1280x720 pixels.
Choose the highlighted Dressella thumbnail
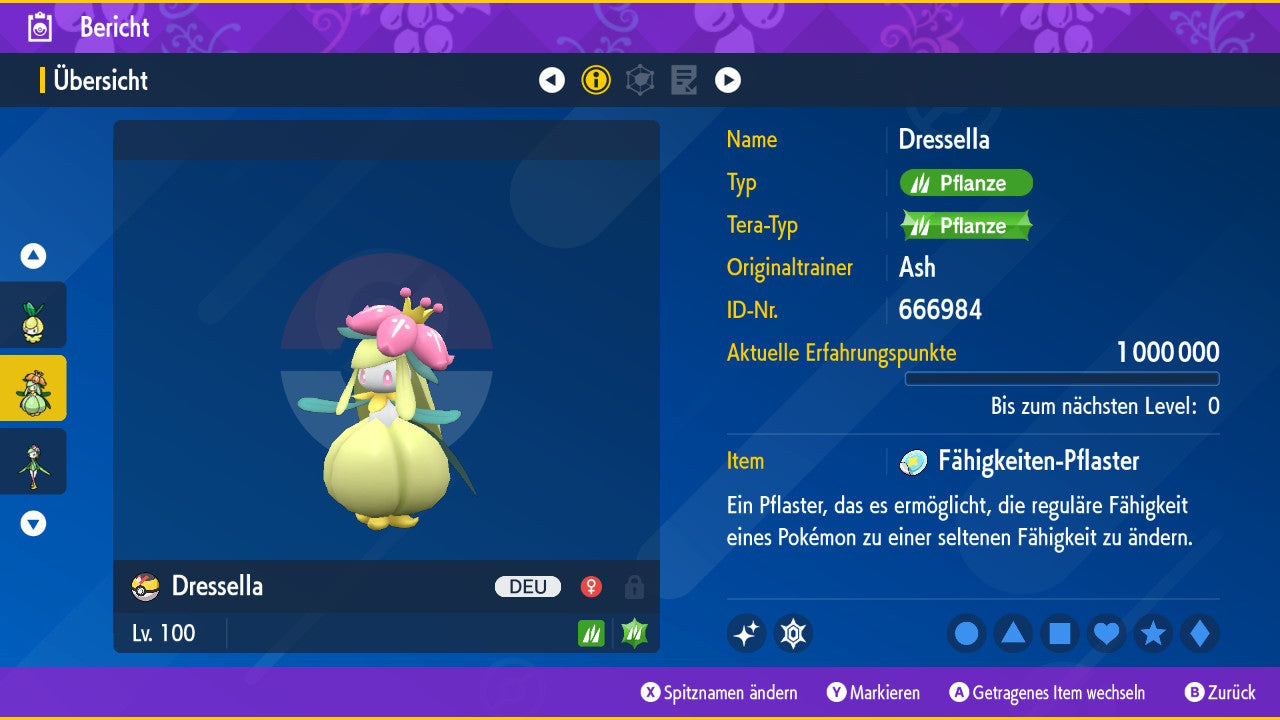[x=33, y=388]
